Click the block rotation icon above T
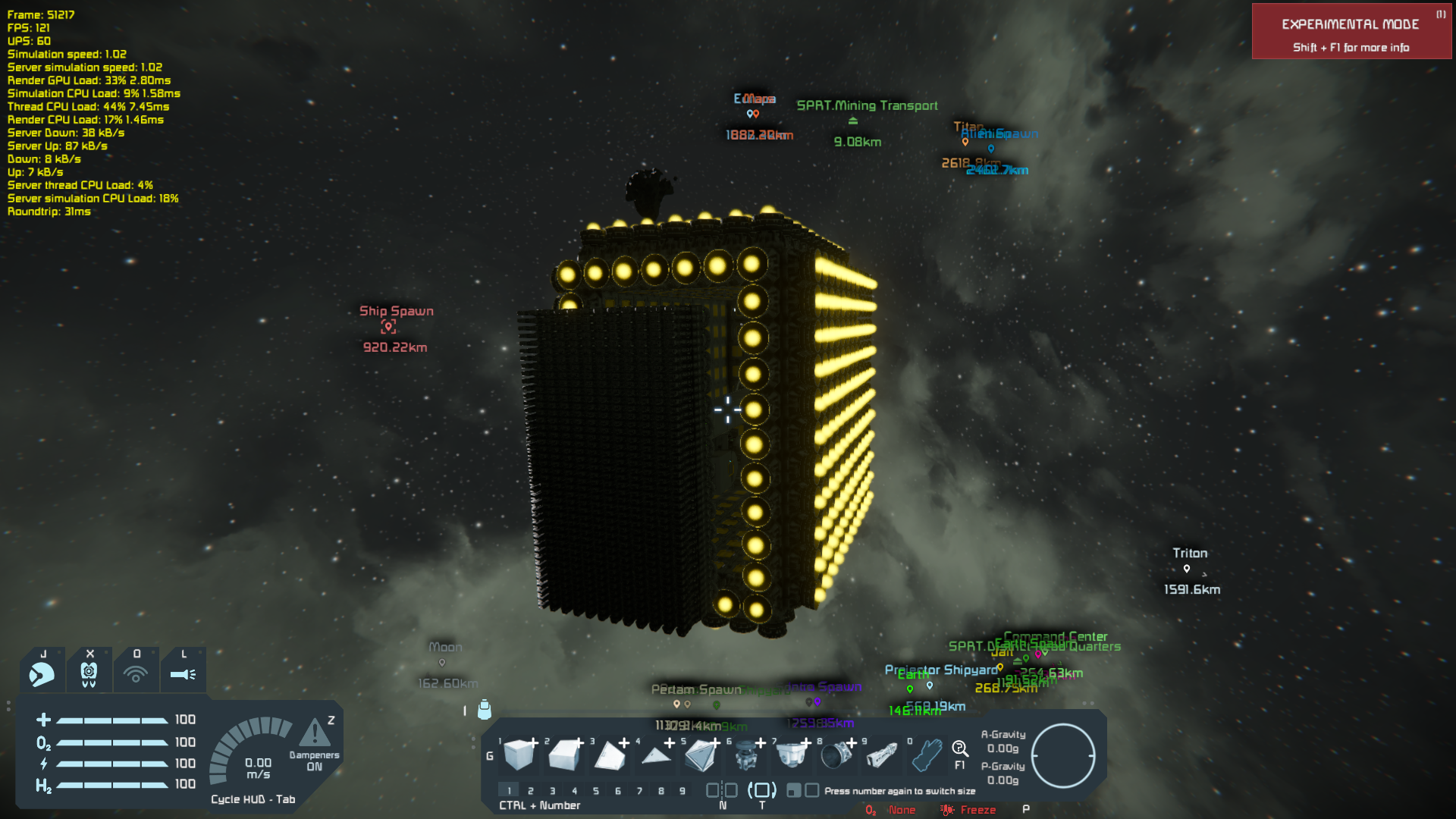This screenshot has width=1456, height=819. (762, 790)
